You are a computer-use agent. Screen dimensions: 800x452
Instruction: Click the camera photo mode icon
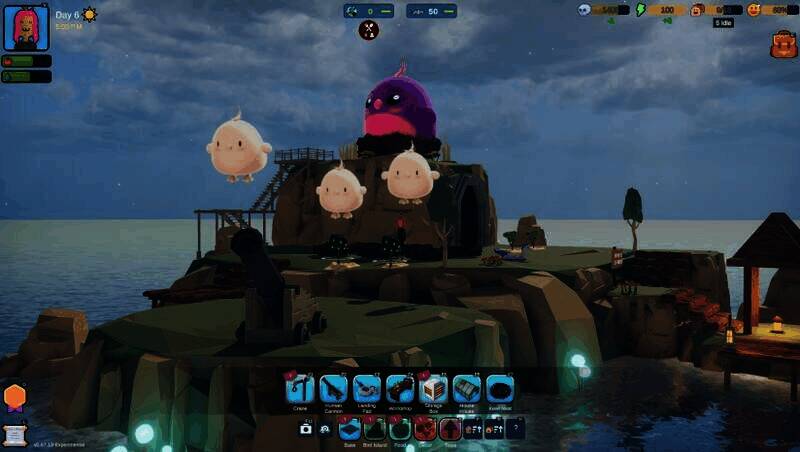point(306,429)
